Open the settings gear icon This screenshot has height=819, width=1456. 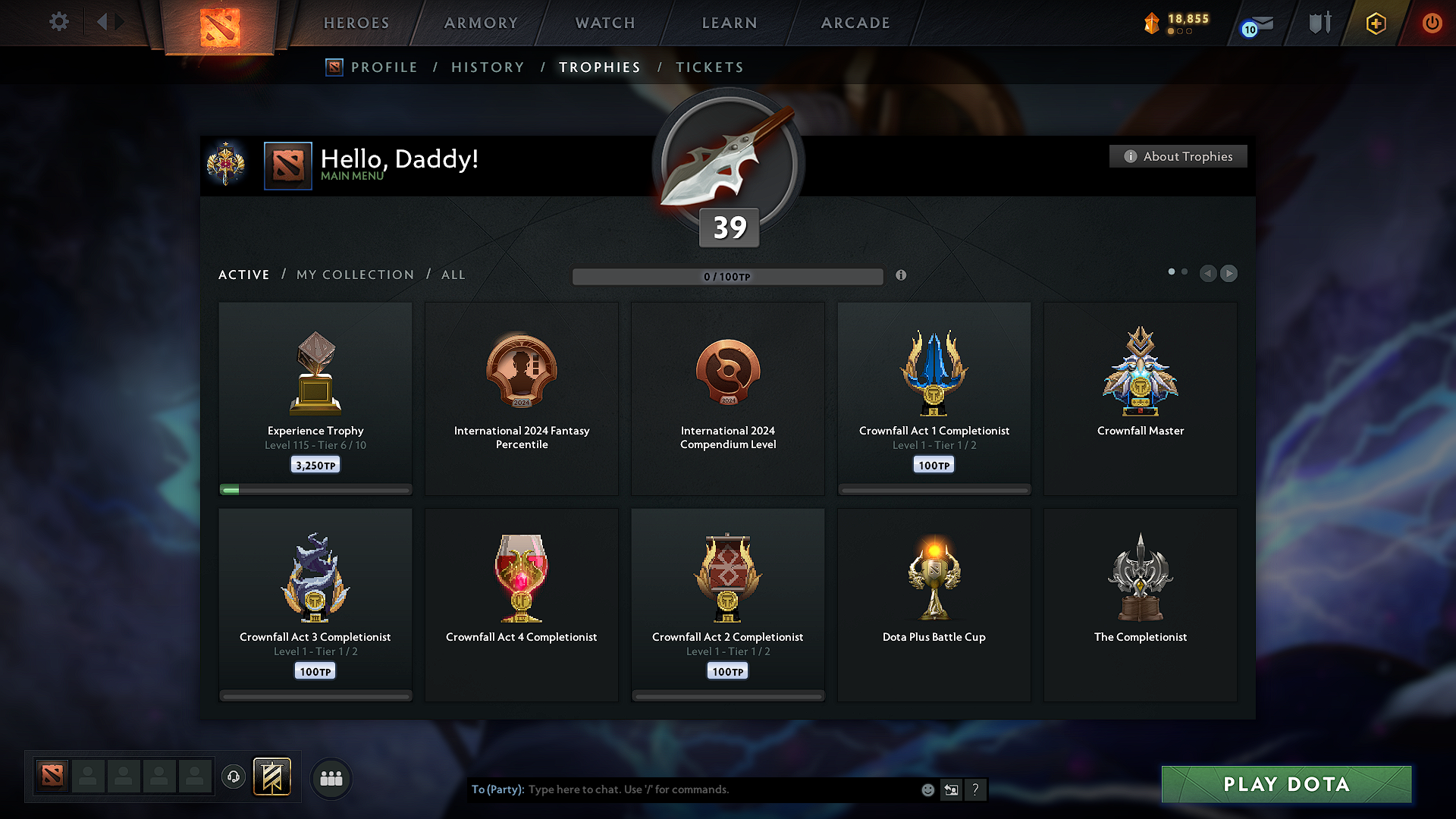coord(58,22)
